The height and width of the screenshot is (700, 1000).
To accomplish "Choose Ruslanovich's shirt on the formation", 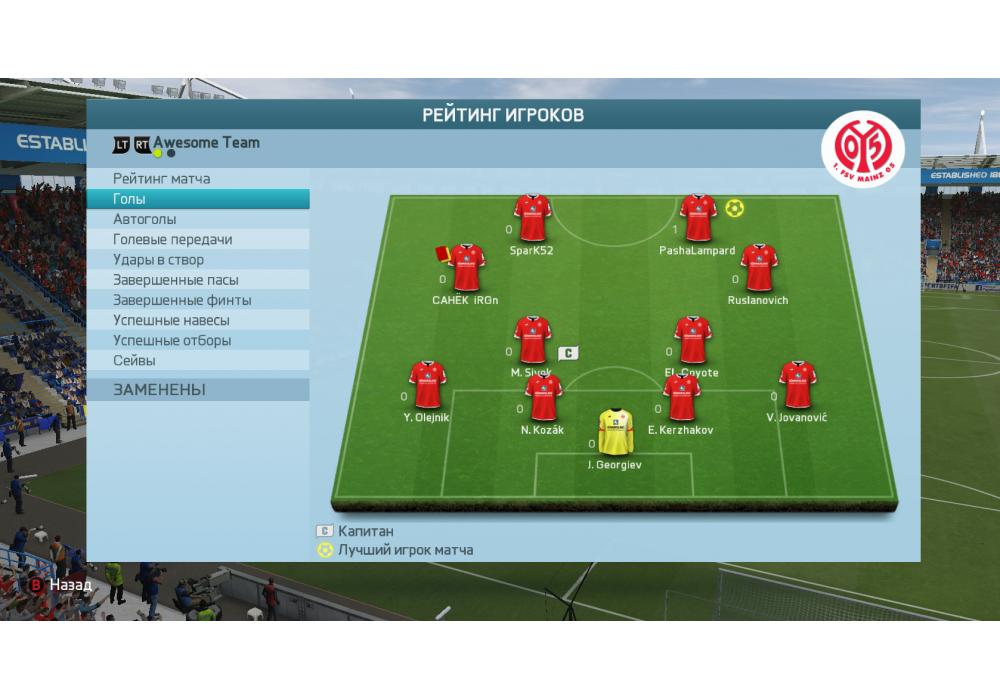I will (758, 267).
